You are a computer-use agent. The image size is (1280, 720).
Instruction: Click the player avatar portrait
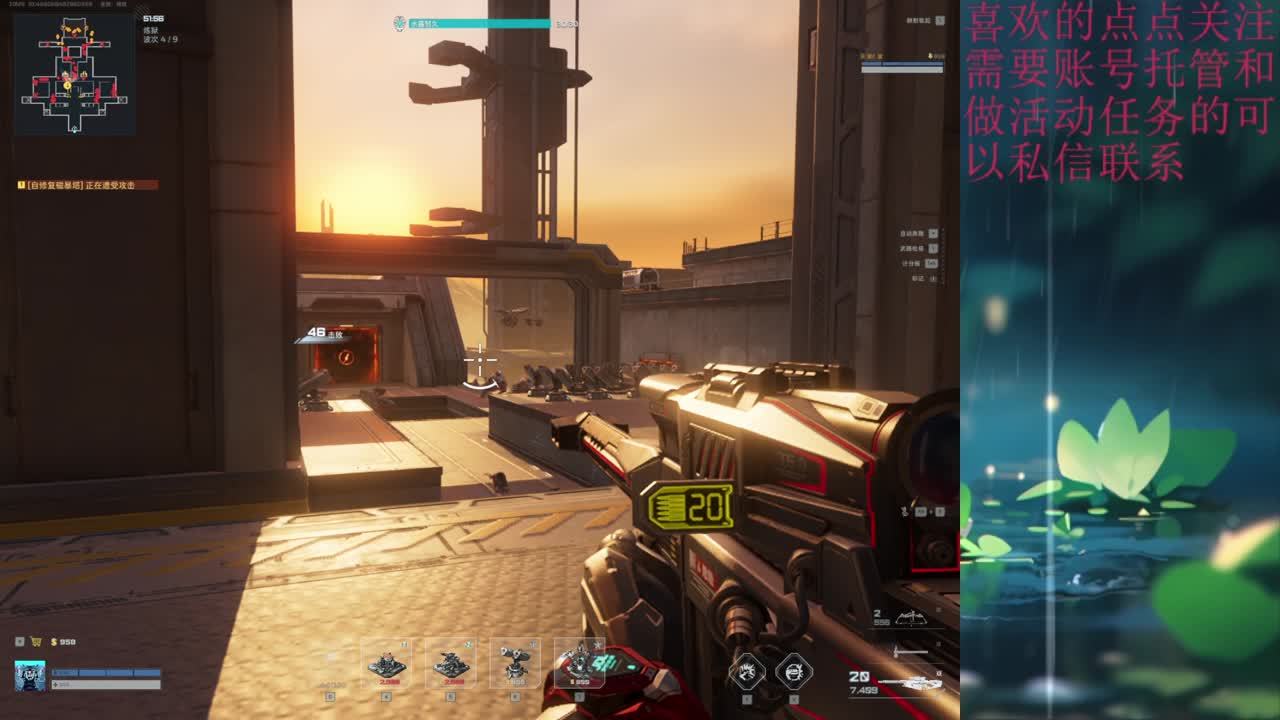tap(30, 676)
